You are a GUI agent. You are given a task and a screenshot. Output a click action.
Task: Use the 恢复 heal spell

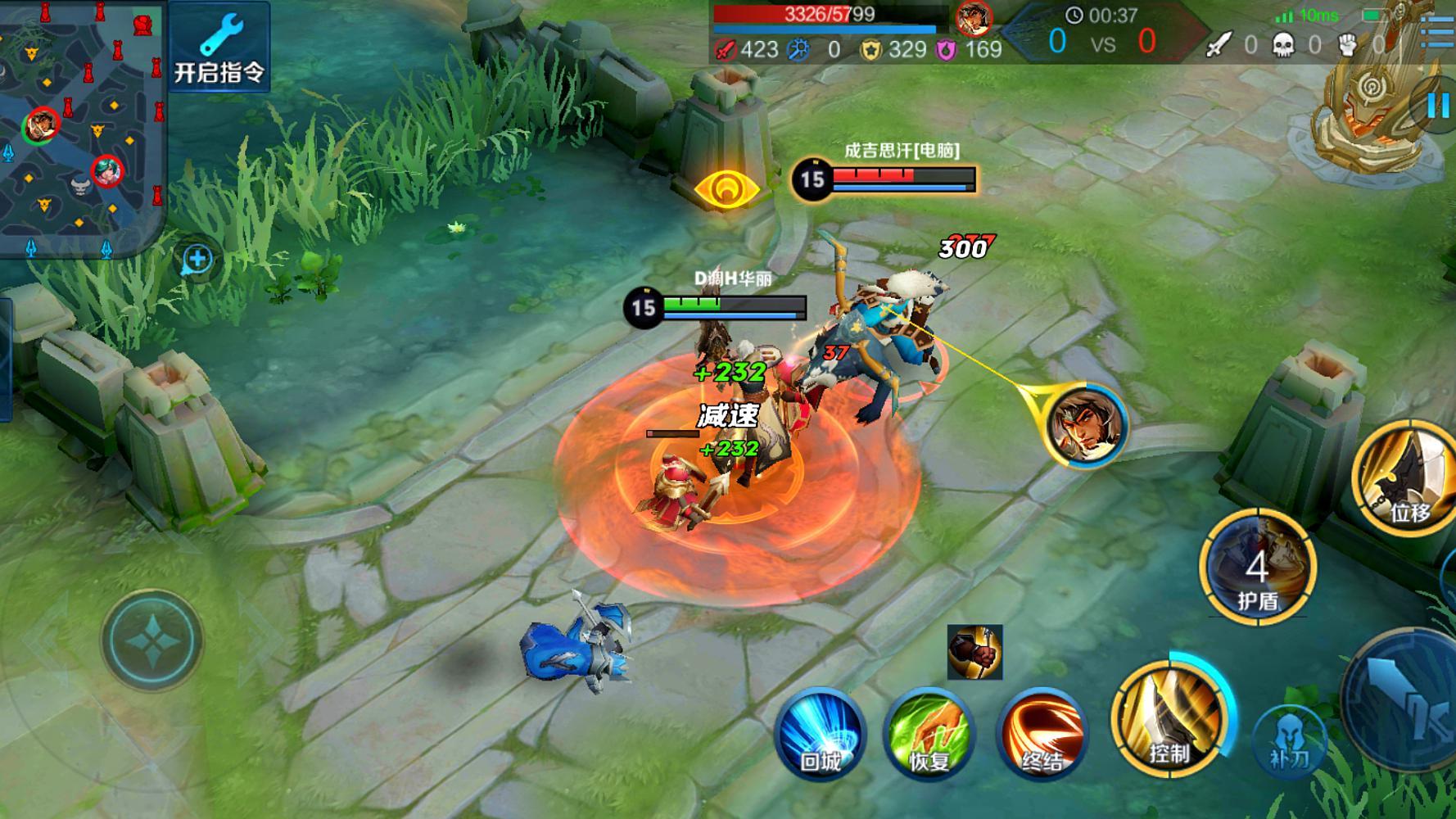929,733
